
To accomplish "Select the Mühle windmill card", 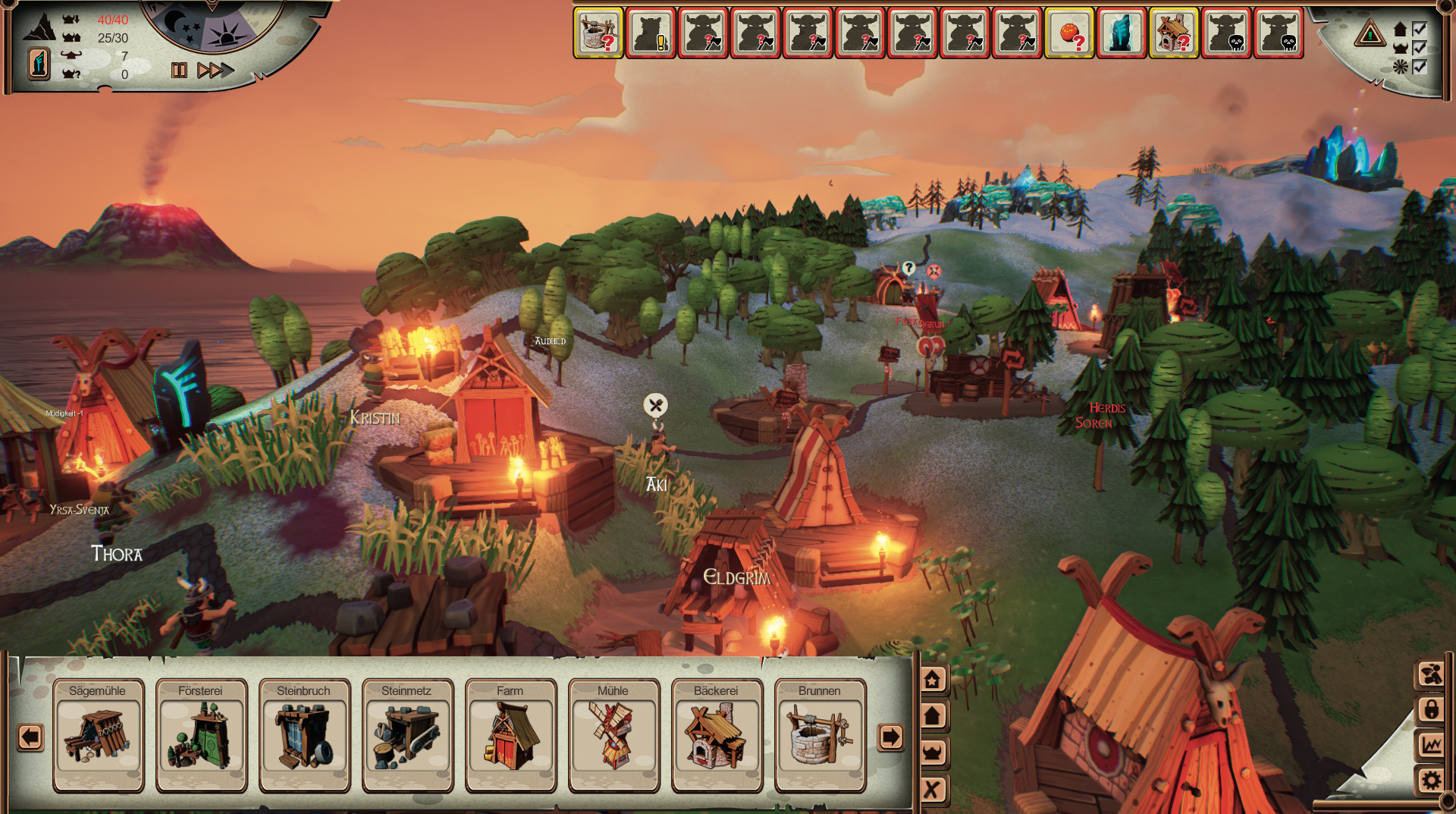I will pos(613,734).
